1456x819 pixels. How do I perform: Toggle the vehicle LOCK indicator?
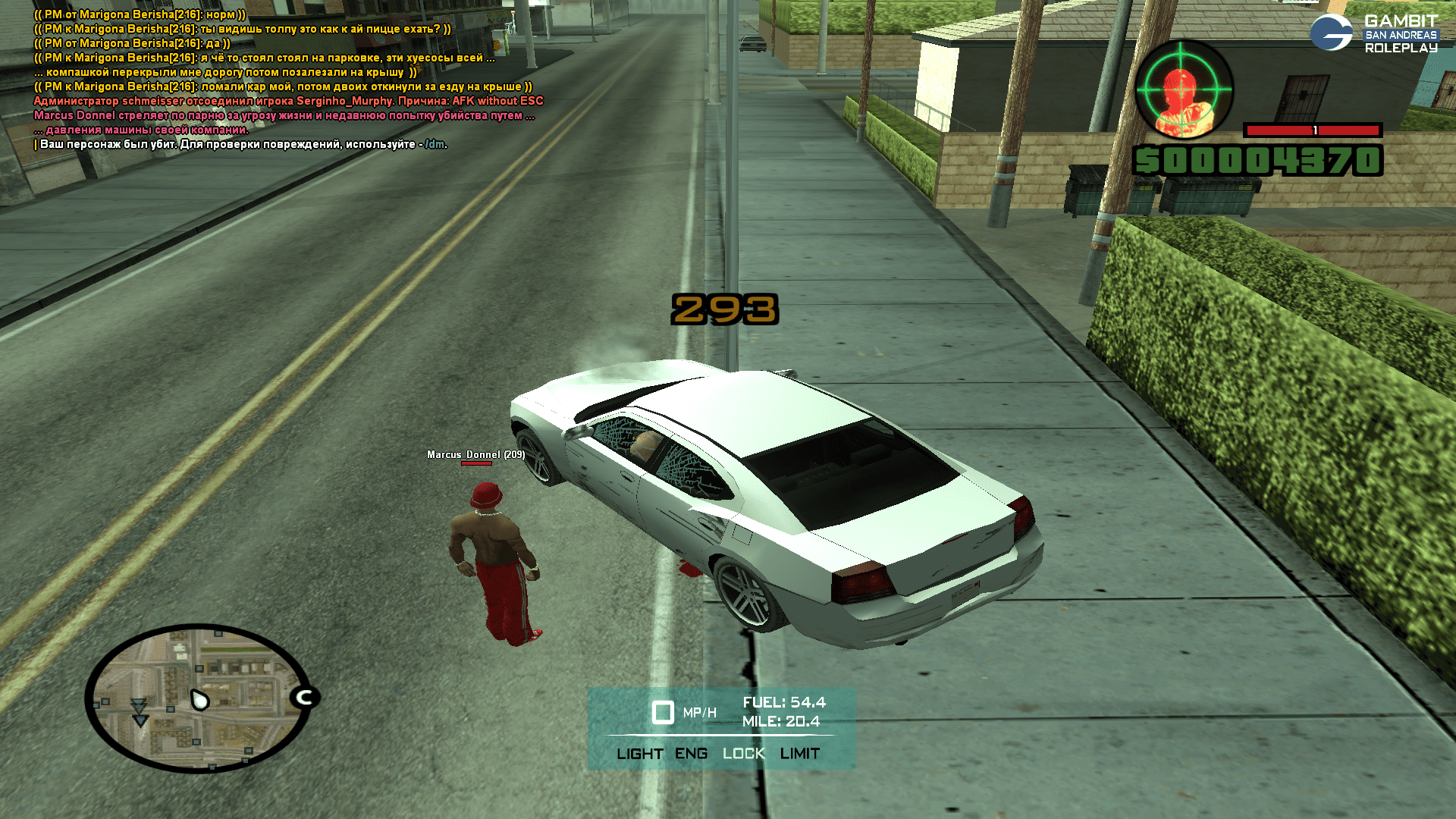(x=743, y=754)
